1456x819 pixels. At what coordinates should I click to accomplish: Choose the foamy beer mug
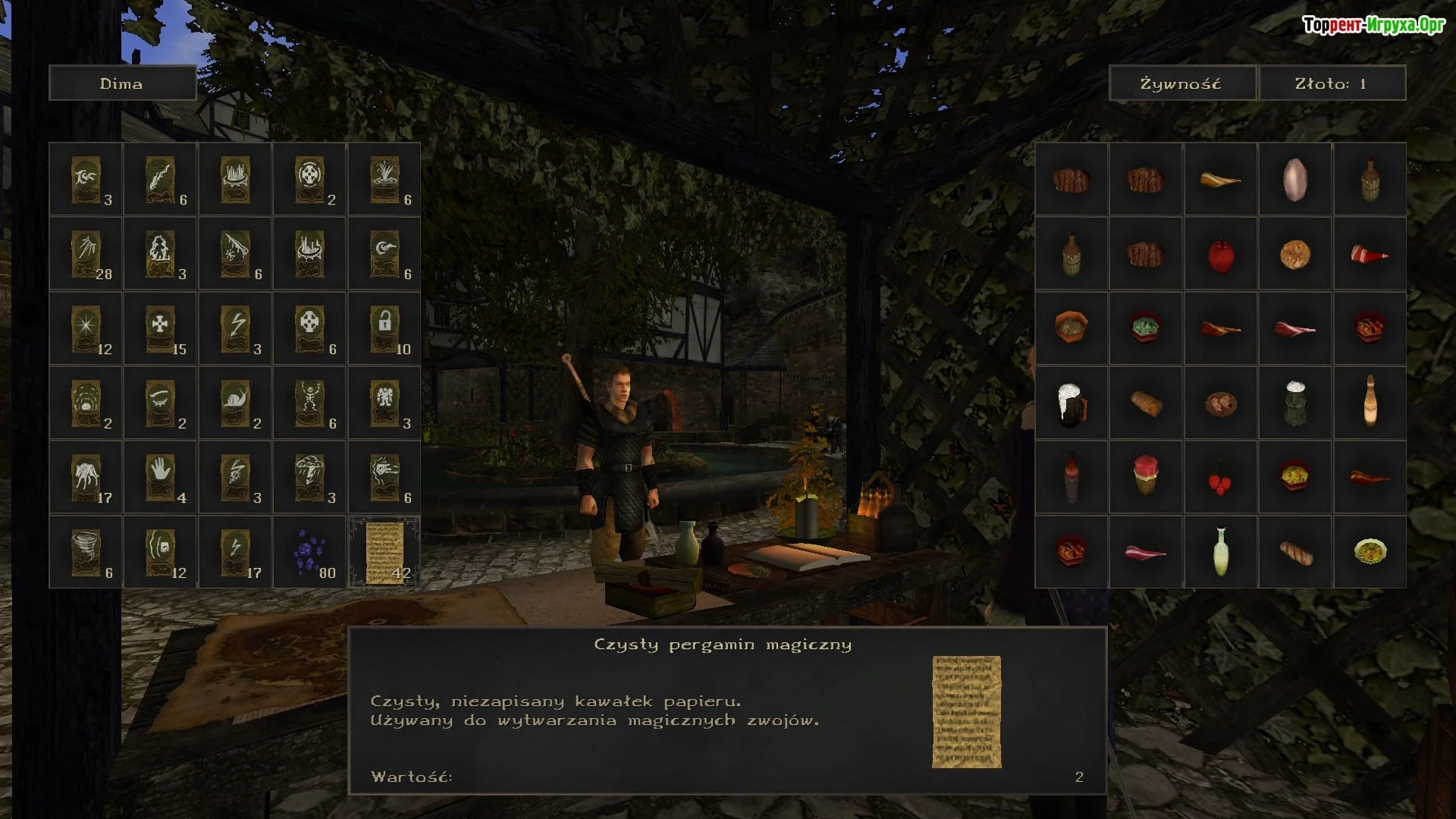(1071, 403)
